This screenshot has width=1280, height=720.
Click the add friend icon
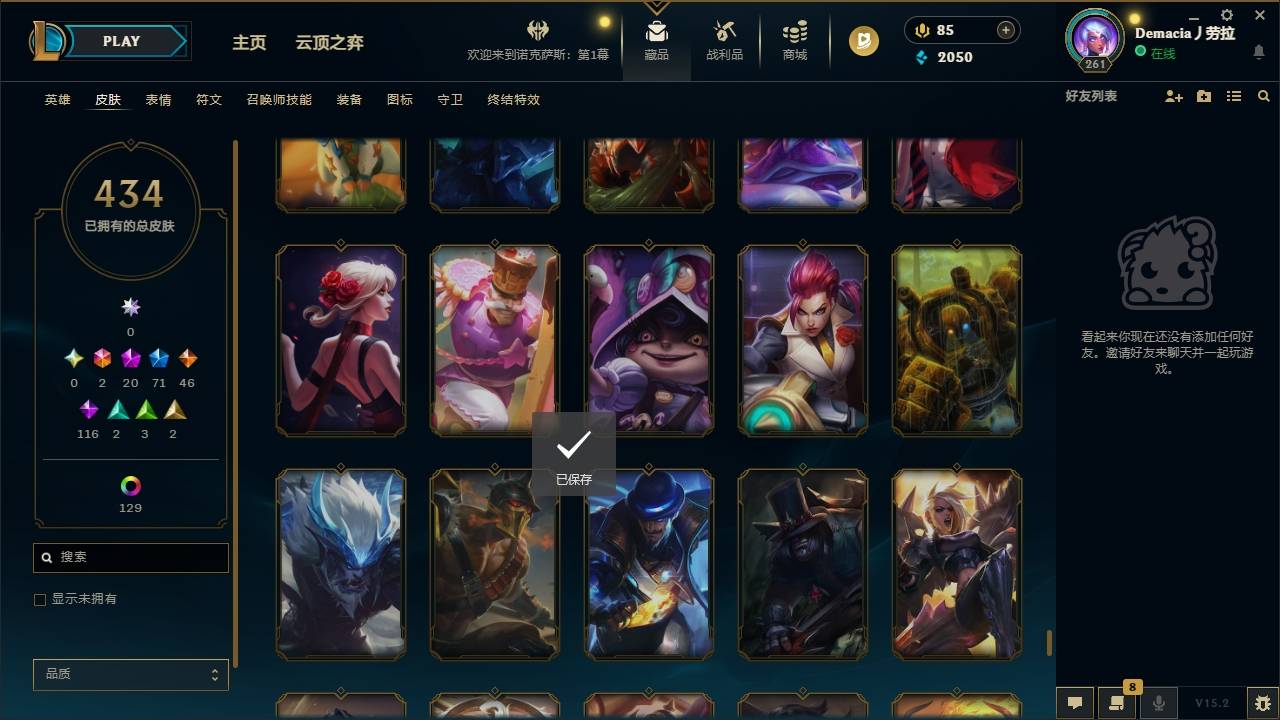click(x=1173, y=96)
